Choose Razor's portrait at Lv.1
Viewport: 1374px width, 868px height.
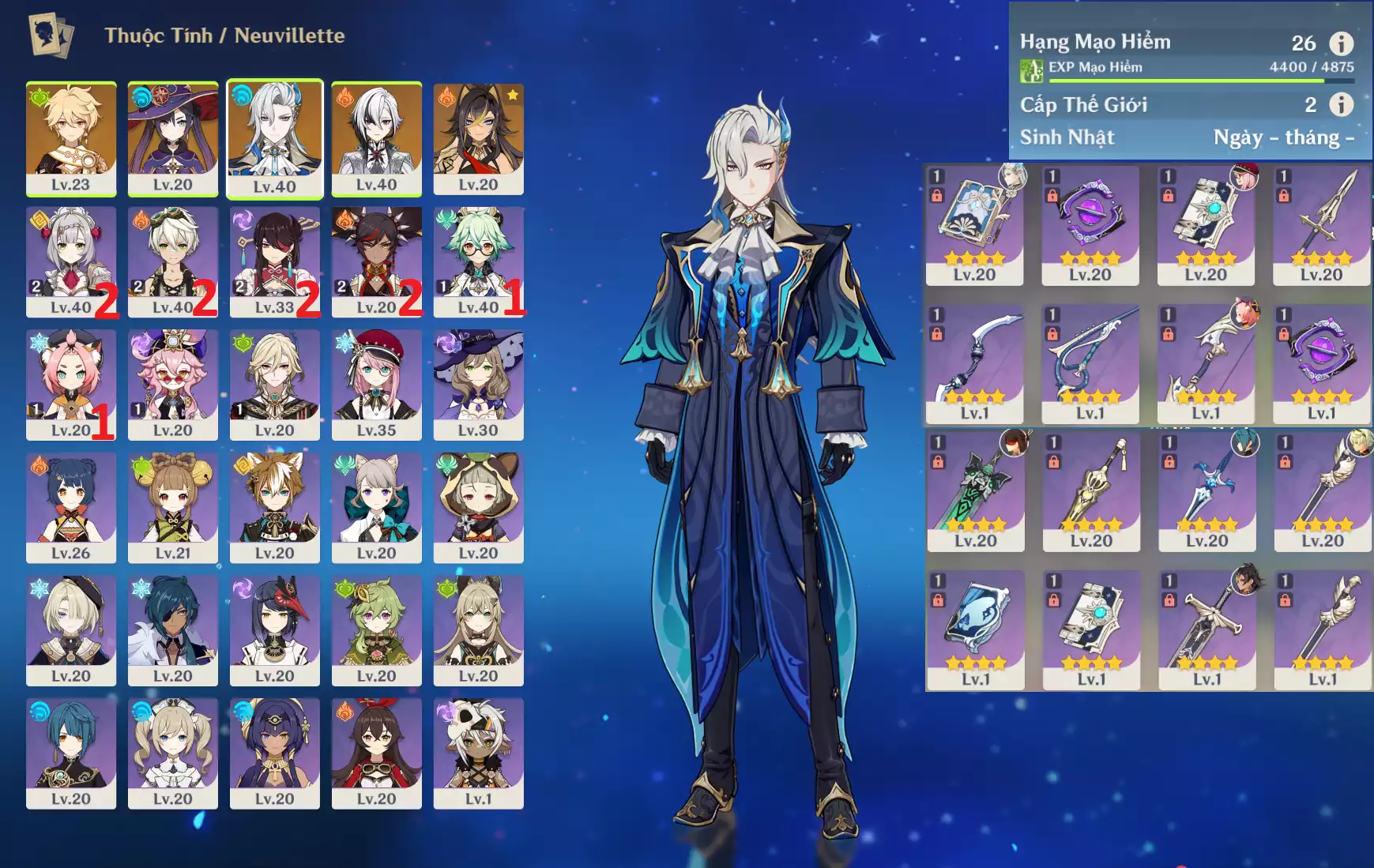point(479,752)
